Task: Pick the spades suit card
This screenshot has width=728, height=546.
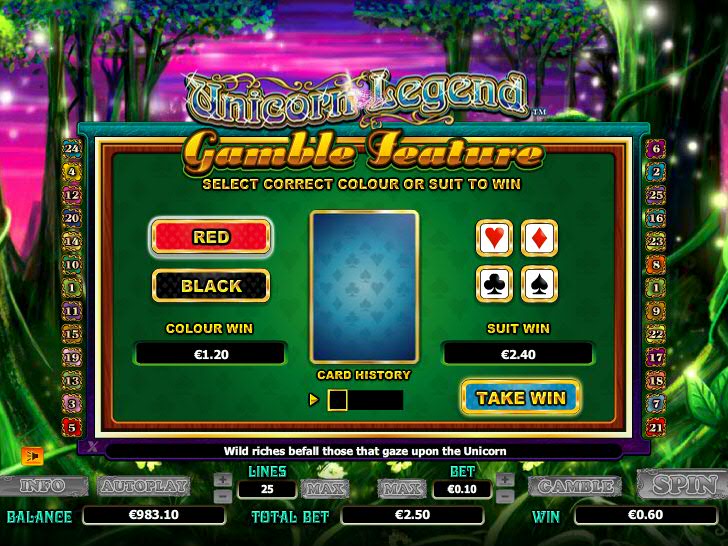Action: point(540,284)
